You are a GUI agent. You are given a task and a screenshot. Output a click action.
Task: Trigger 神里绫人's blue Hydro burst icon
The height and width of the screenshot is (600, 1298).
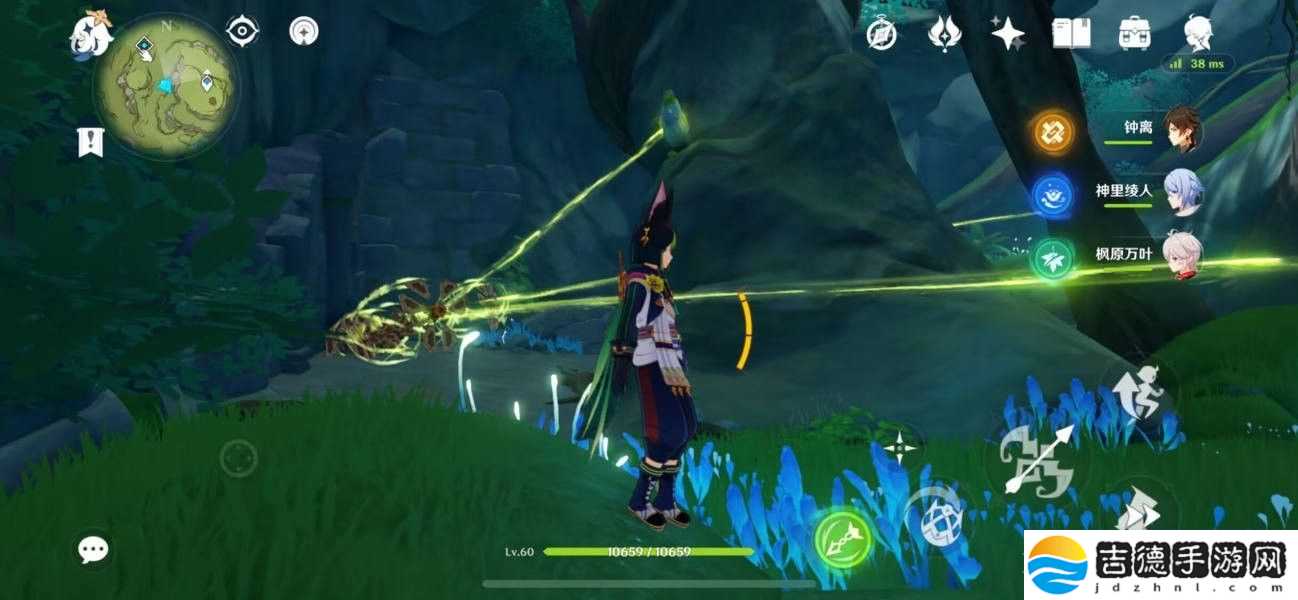click(x=1053, y=193)
